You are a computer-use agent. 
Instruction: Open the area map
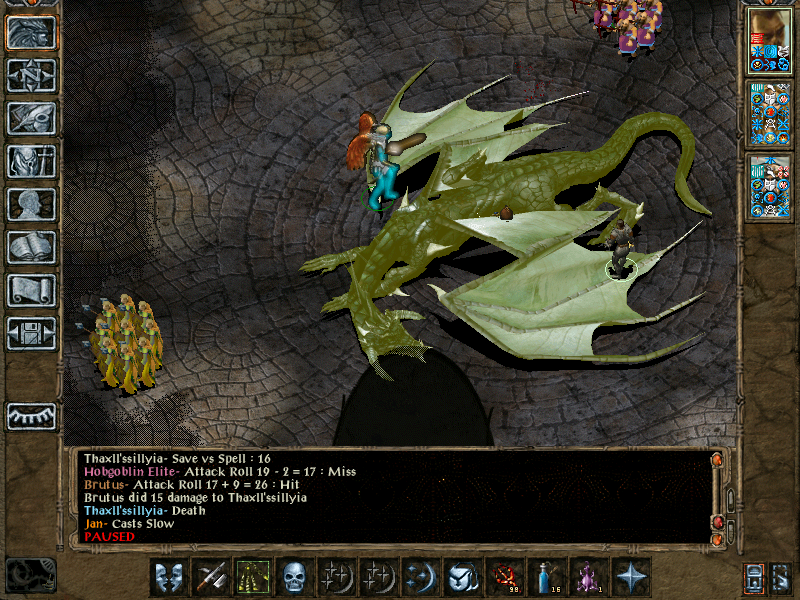[31, 75]
